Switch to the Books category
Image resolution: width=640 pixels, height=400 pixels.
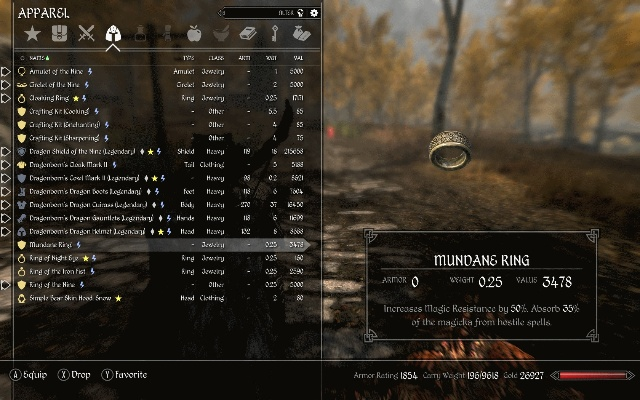[x=249, y=36]
